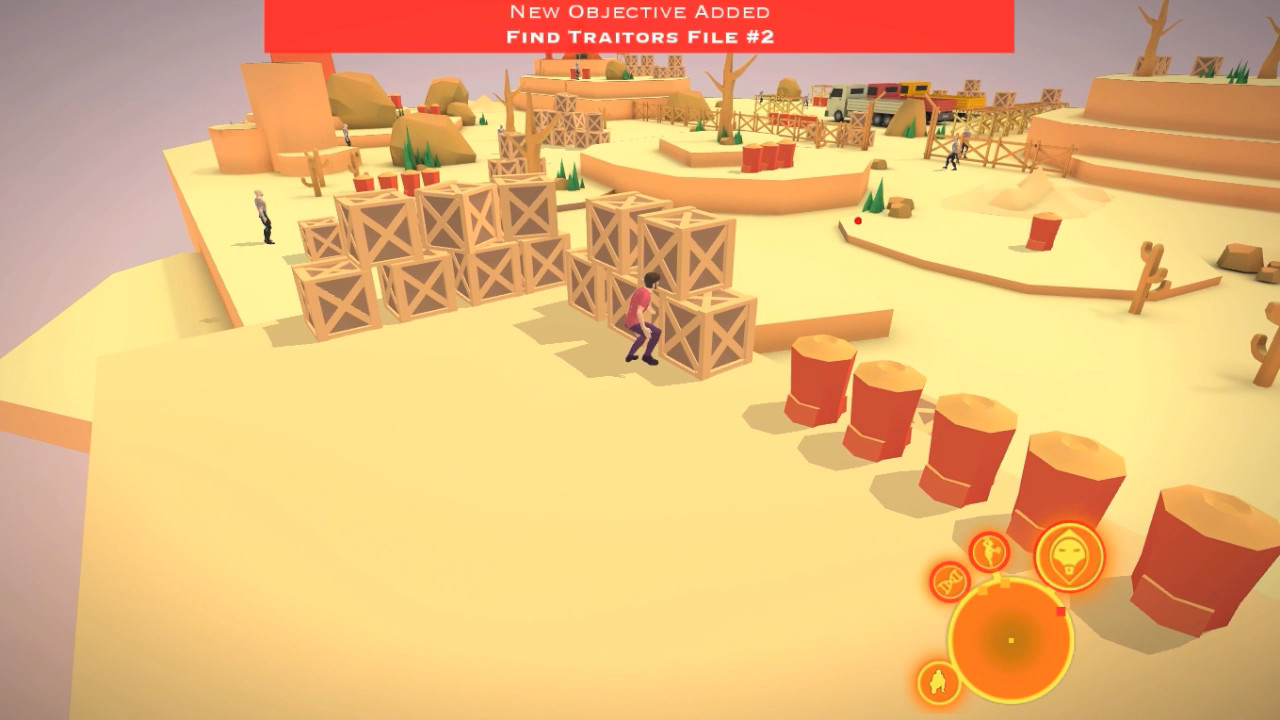Click the red barrels near the cliff edge
1280x720 pixels.
pos(766,157)
